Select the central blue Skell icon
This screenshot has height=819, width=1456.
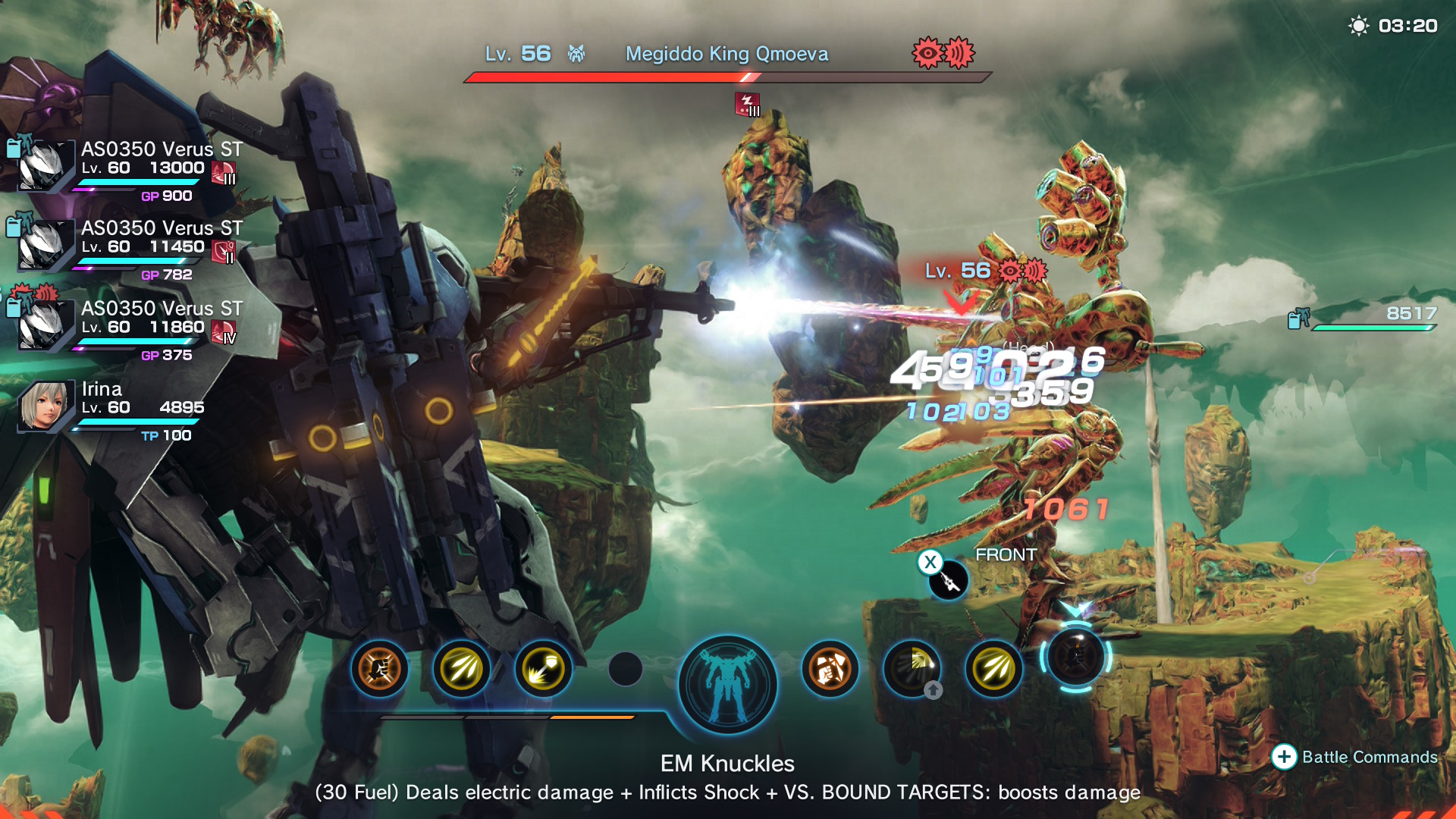[727, 684]
